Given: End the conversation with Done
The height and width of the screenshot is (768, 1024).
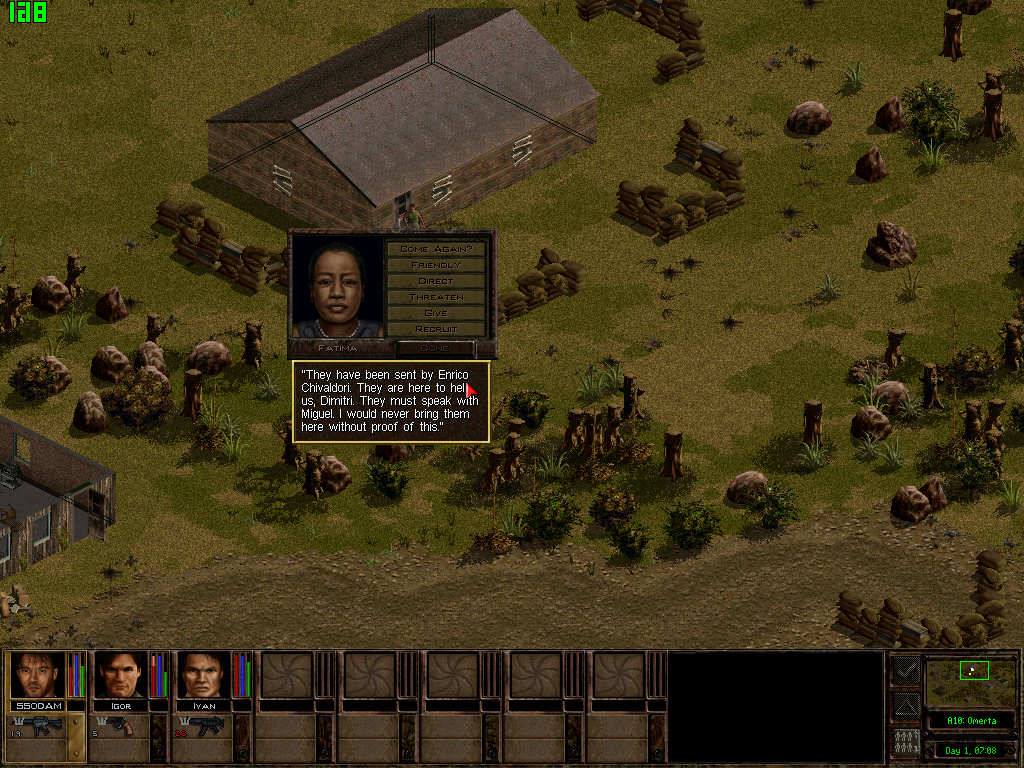Looking at the screenshot, I should click(x=435, y=348).
